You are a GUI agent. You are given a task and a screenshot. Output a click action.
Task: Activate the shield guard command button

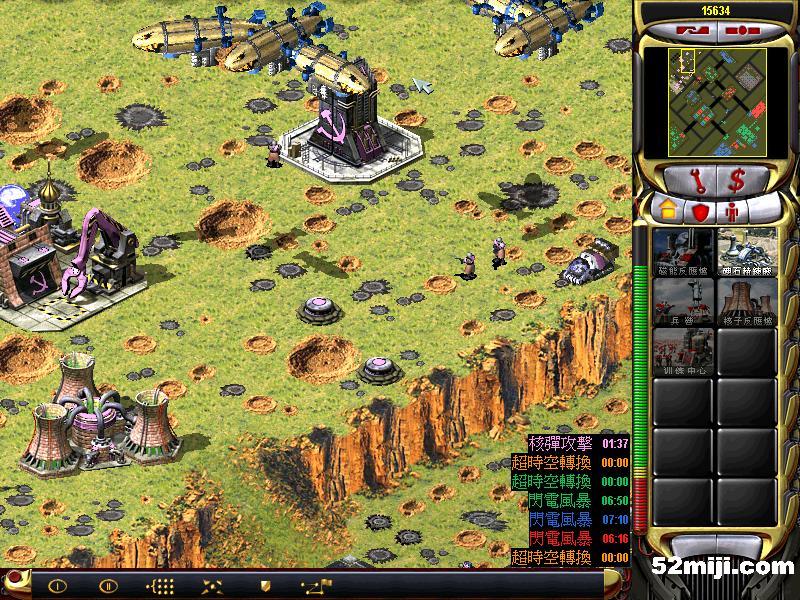pos(265,586)
